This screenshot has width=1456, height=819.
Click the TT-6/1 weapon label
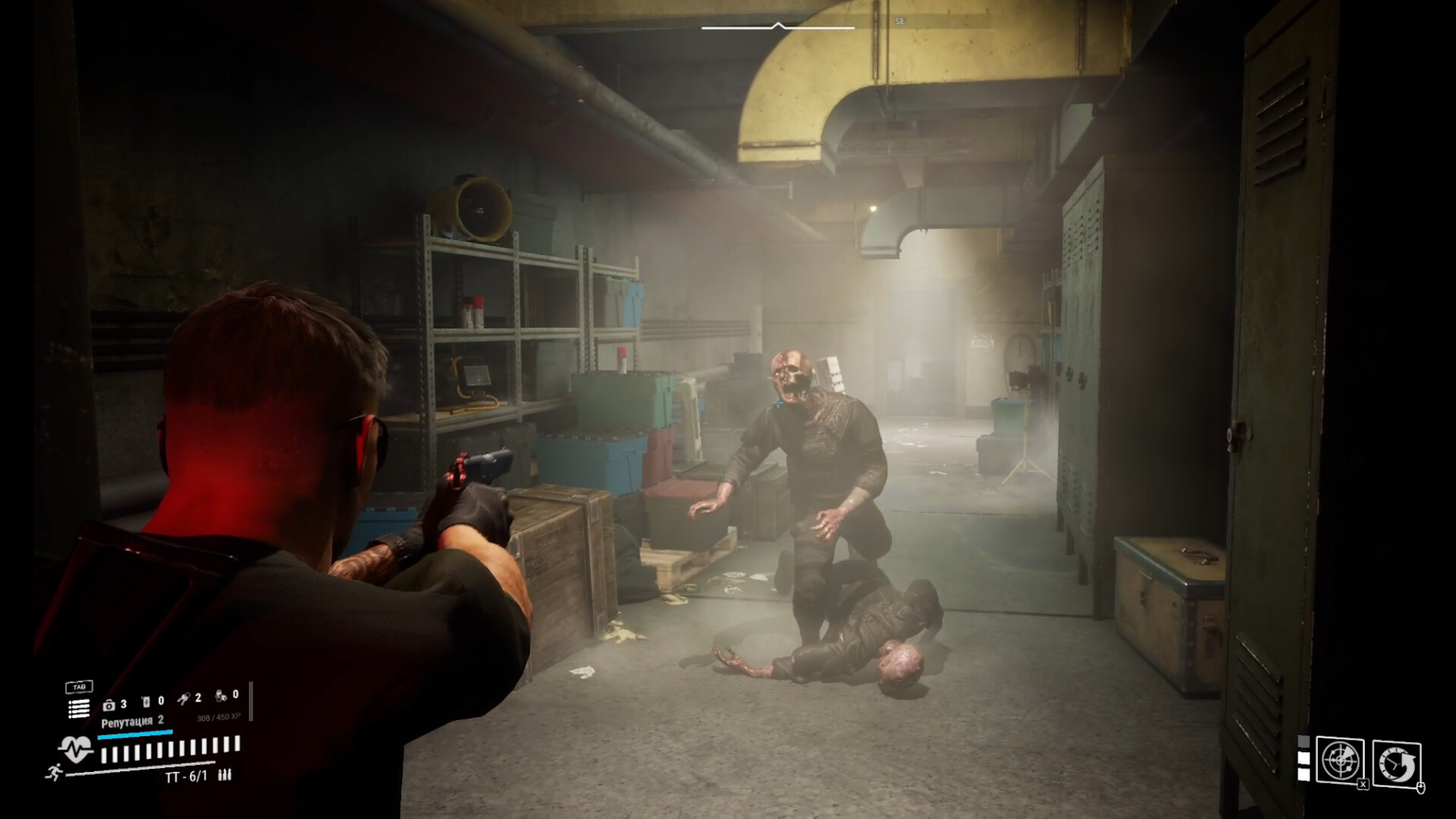pos(187,776)
